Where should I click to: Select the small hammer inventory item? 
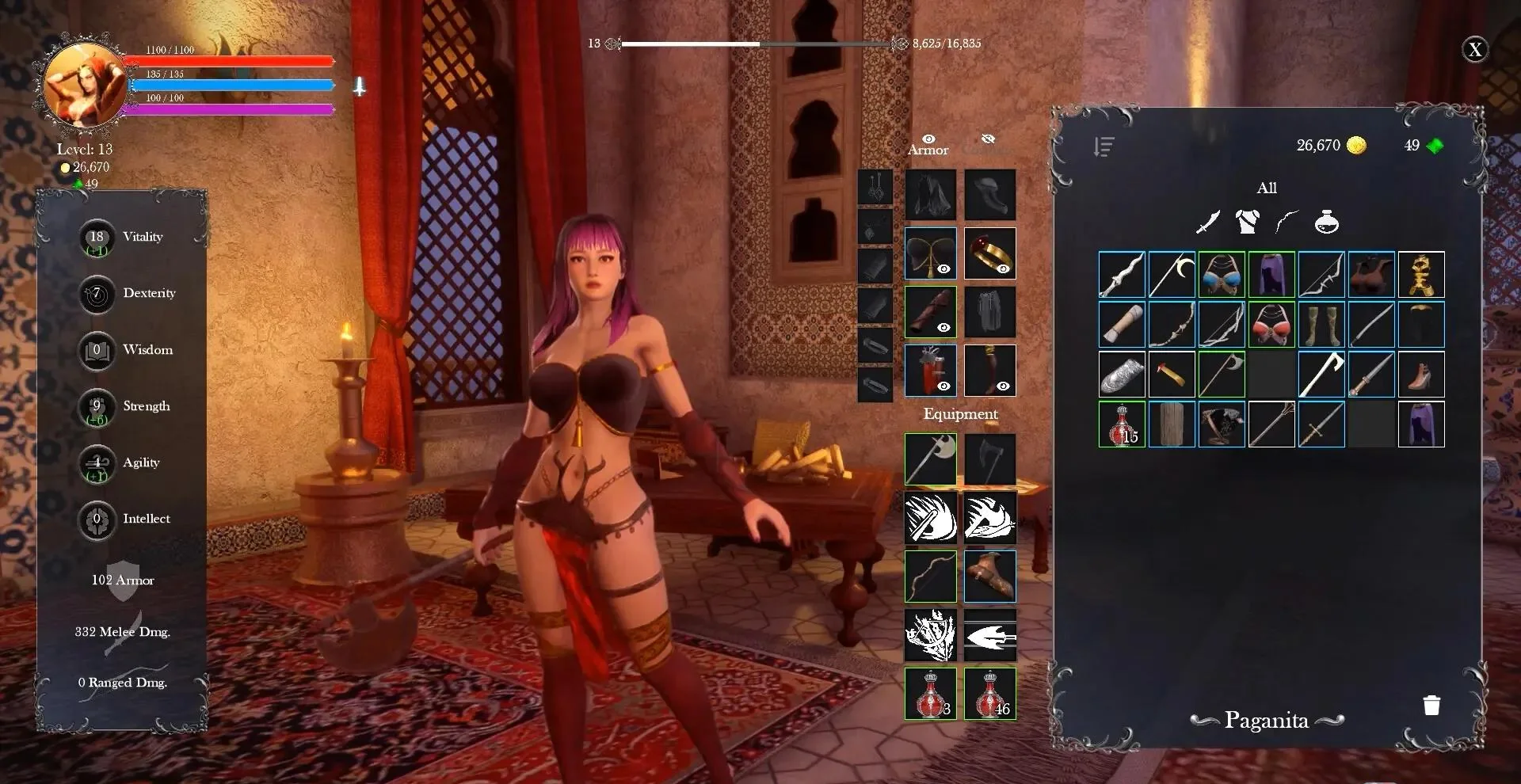1172,375
